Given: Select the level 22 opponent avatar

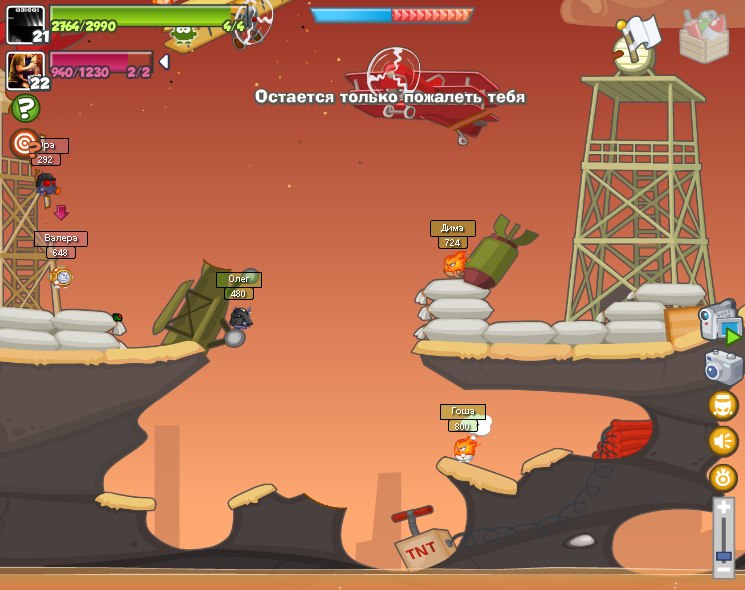Looking at the screenshot, I should pyautogui.click(x=26, y=70).
